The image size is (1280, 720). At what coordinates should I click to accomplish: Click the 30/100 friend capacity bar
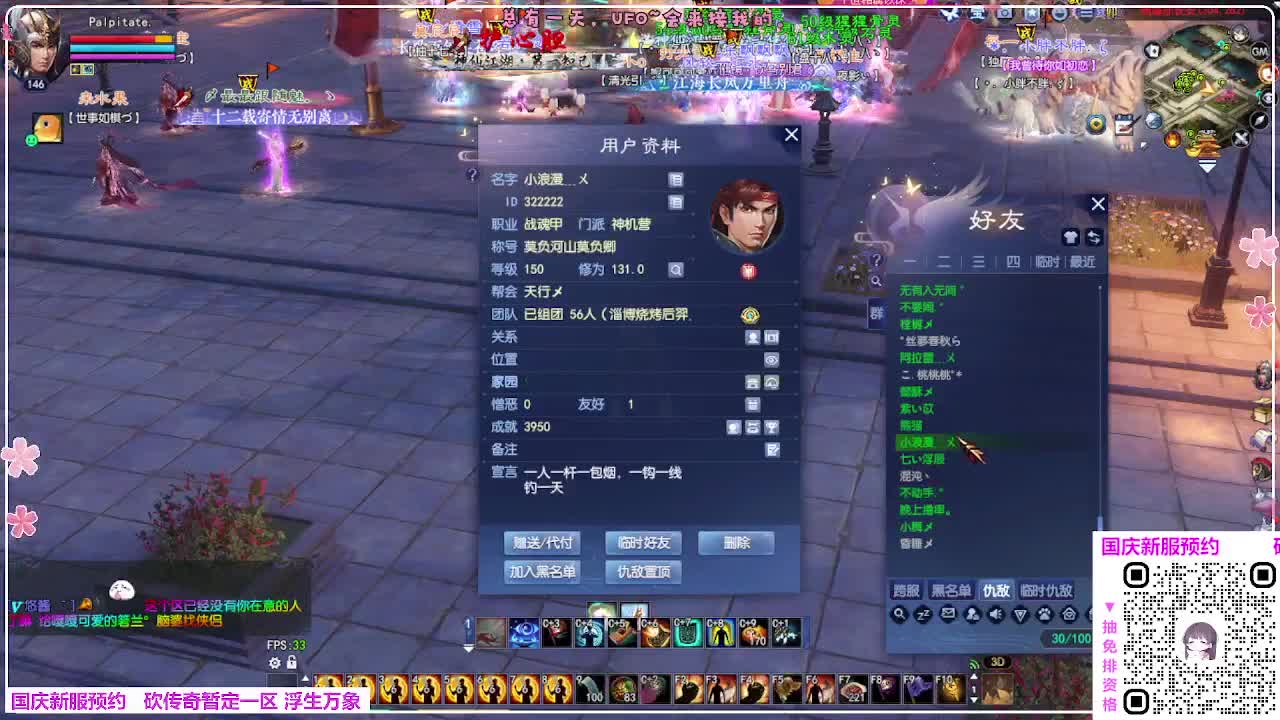1068,638
